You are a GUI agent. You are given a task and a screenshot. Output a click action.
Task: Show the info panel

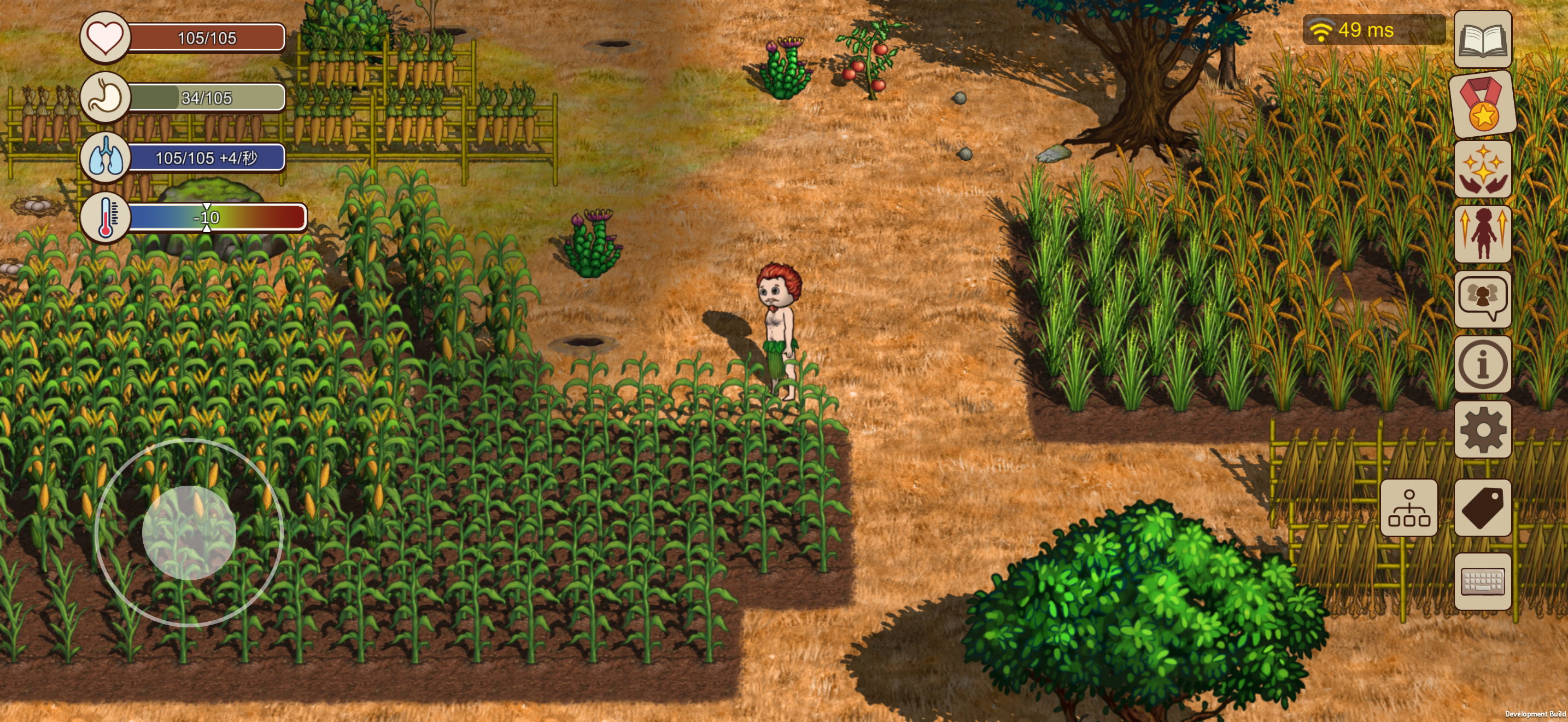point(1482,365)
